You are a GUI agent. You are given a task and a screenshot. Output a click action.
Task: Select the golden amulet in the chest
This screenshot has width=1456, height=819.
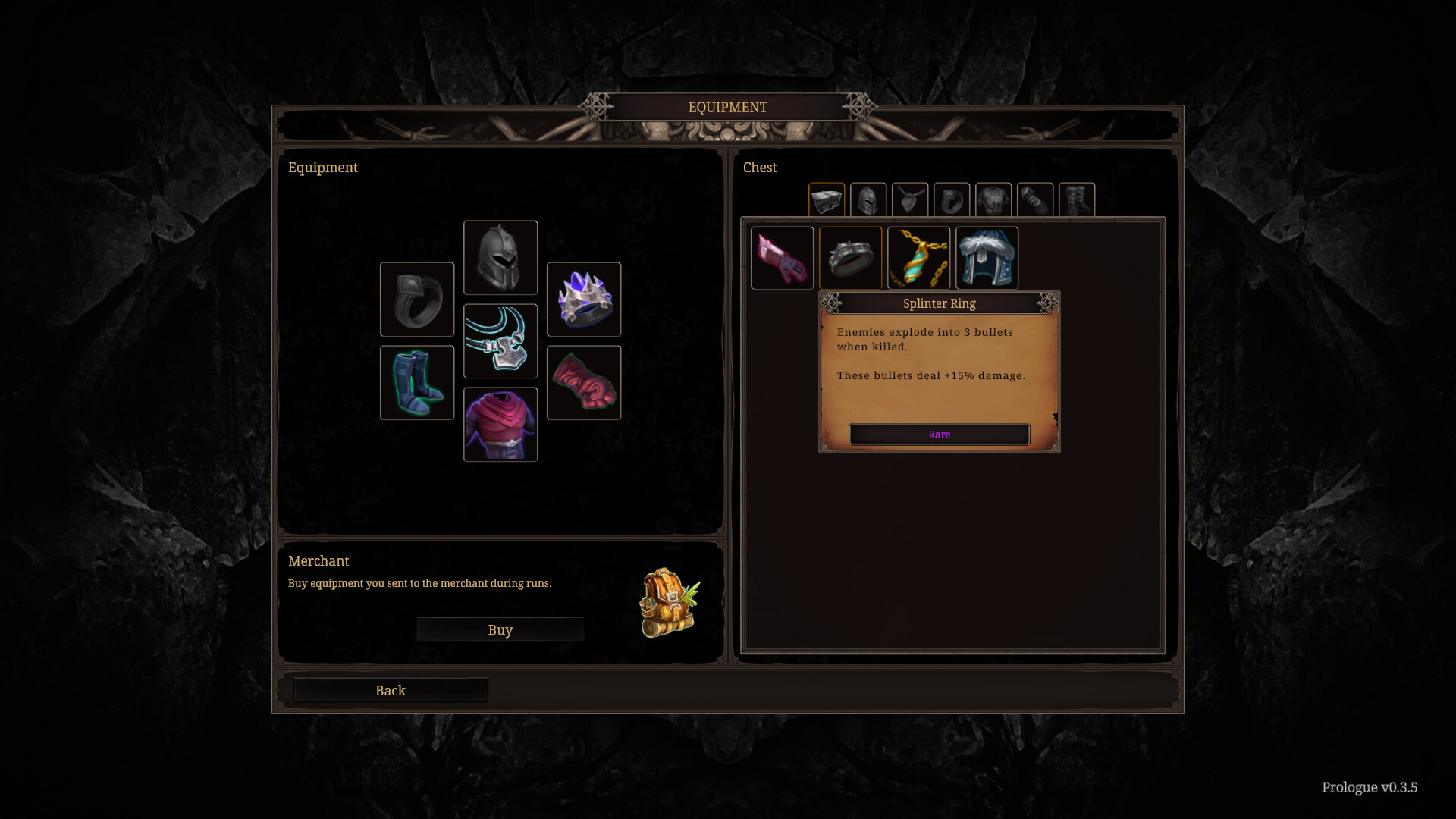pos(918,258)
